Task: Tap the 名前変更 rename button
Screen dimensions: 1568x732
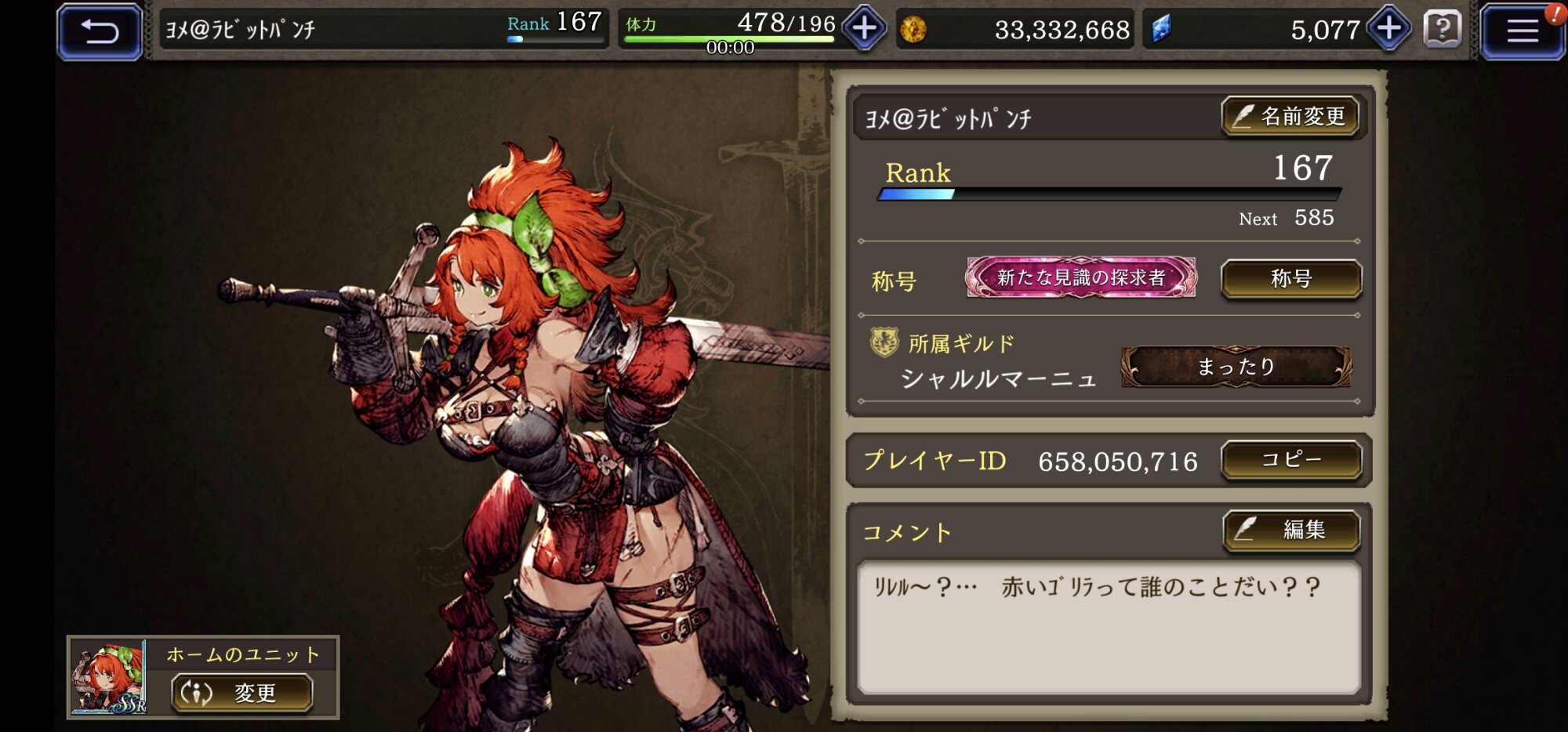Action: tap(1290, 117)
